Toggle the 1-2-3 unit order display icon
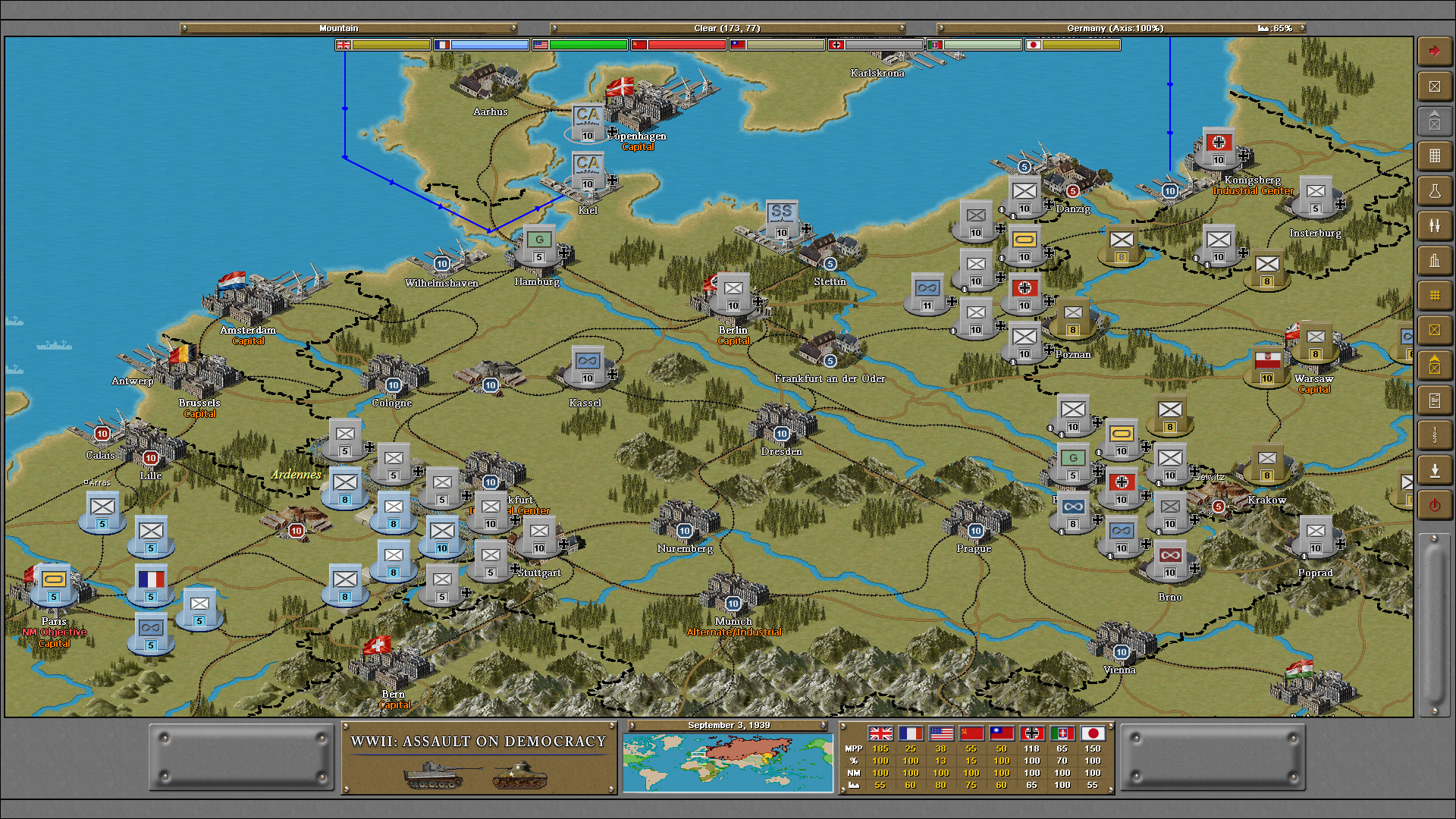Screen dimensions: 1456x819 1435,435
